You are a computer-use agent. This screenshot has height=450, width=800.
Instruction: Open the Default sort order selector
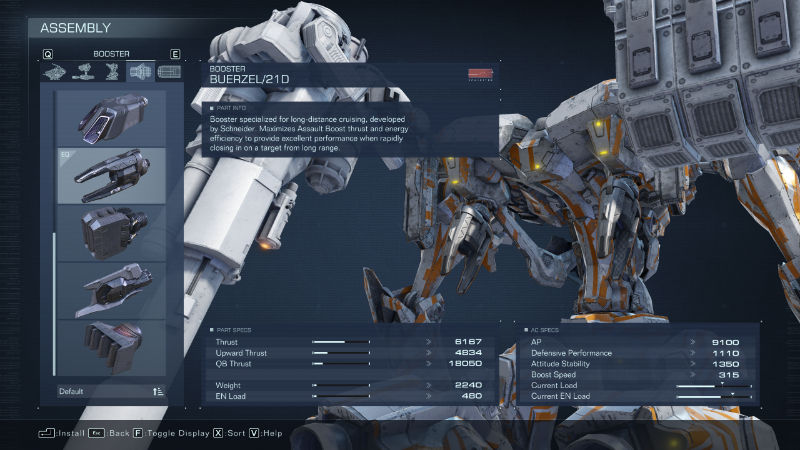tap(111, 391)
